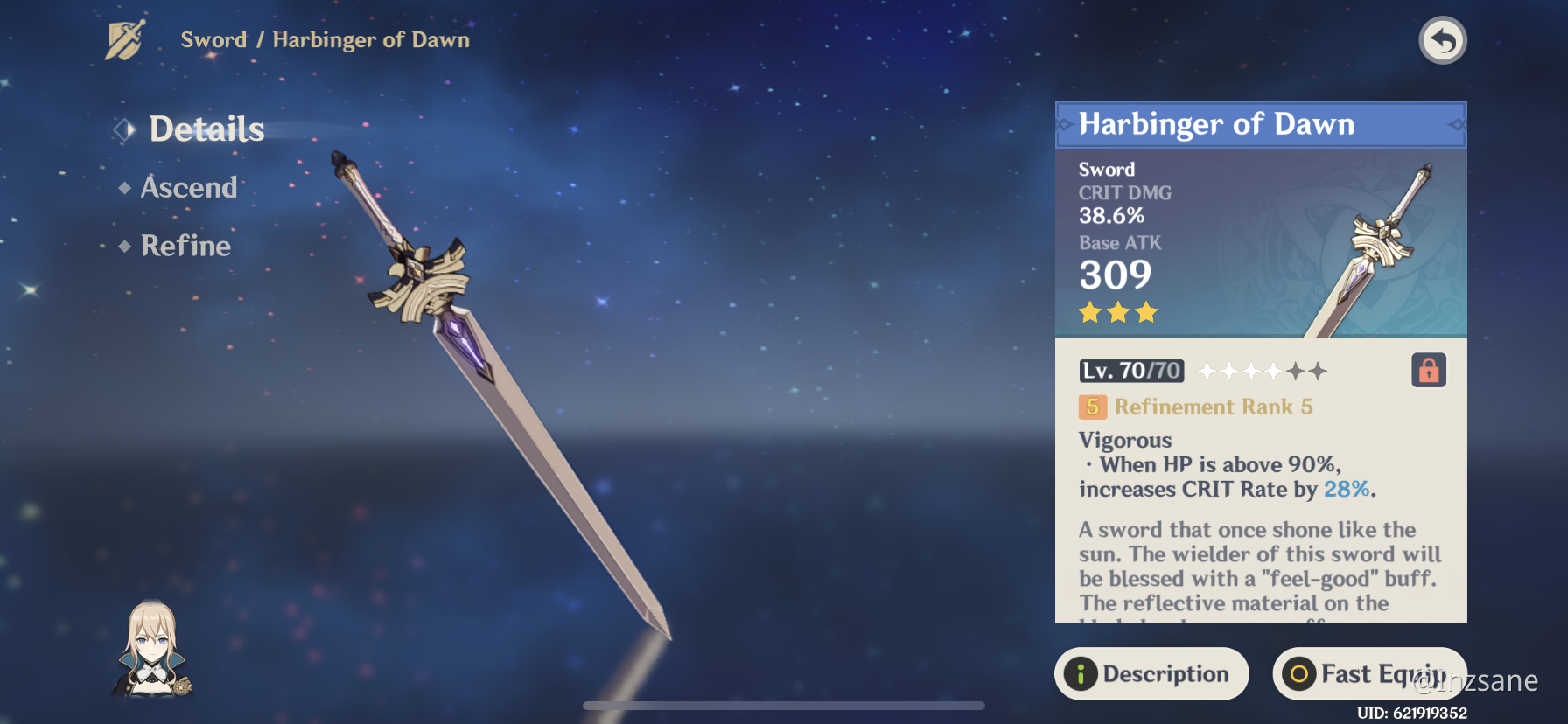Viewport: 1568px width, 724px height.
Task: Switch to the Details tab
Action: (206, 129)
